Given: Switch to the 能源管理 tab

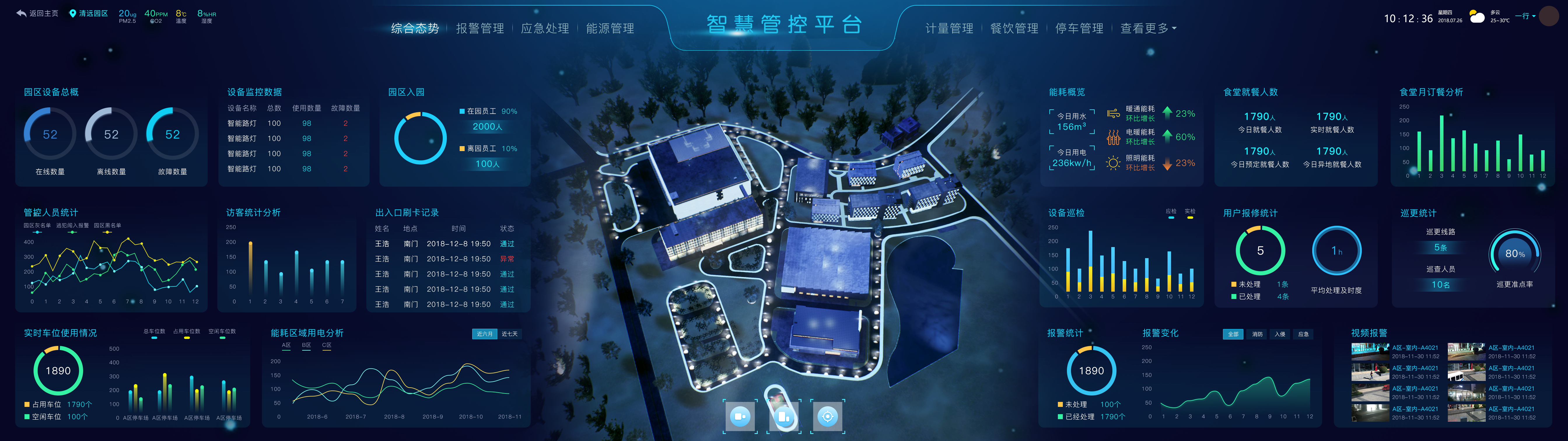Looking at the screenshot, I should (610, 28).
